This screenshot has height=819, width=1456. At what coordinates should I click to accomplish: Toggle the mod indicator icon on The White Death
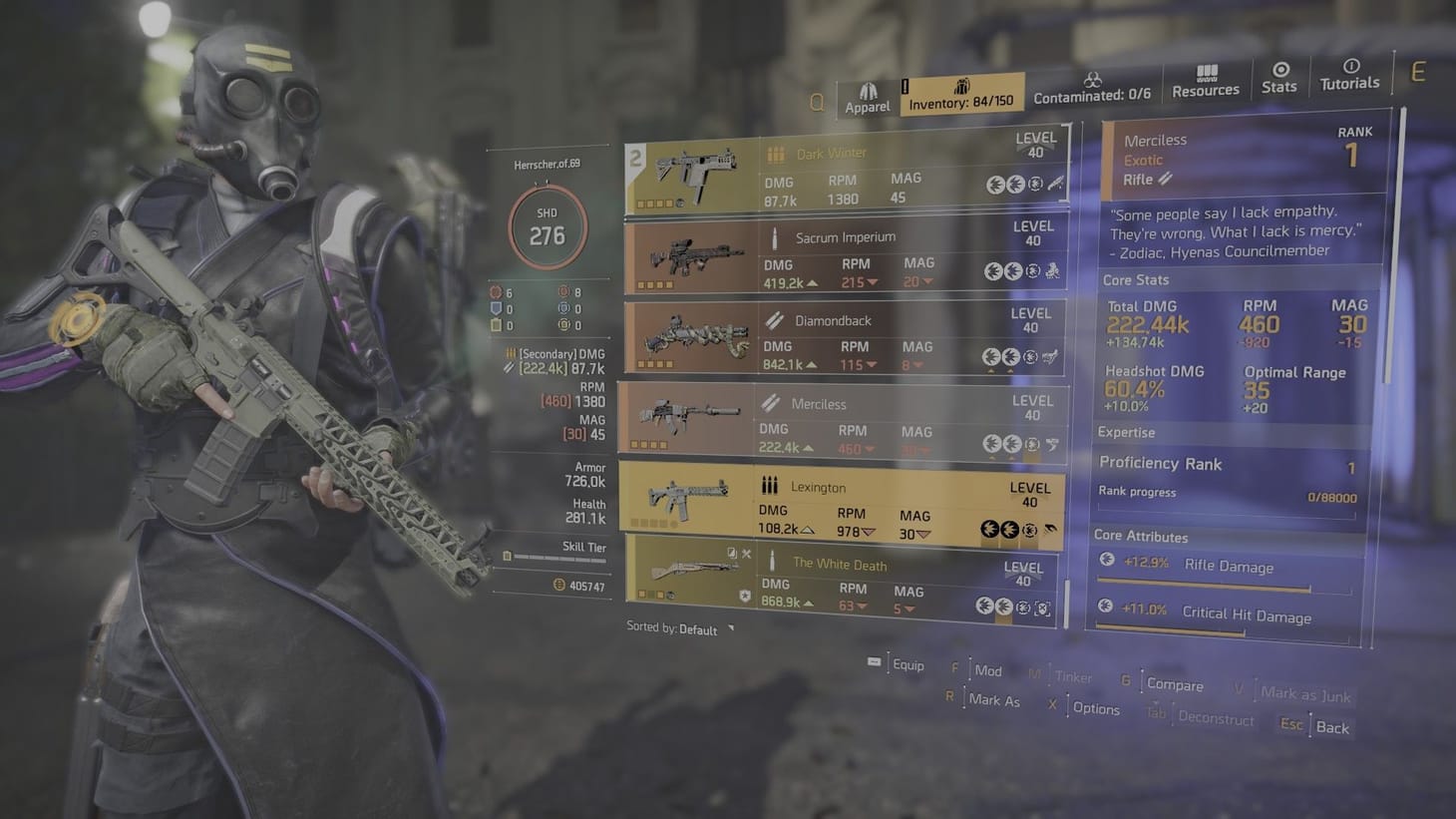pos(731,552)
